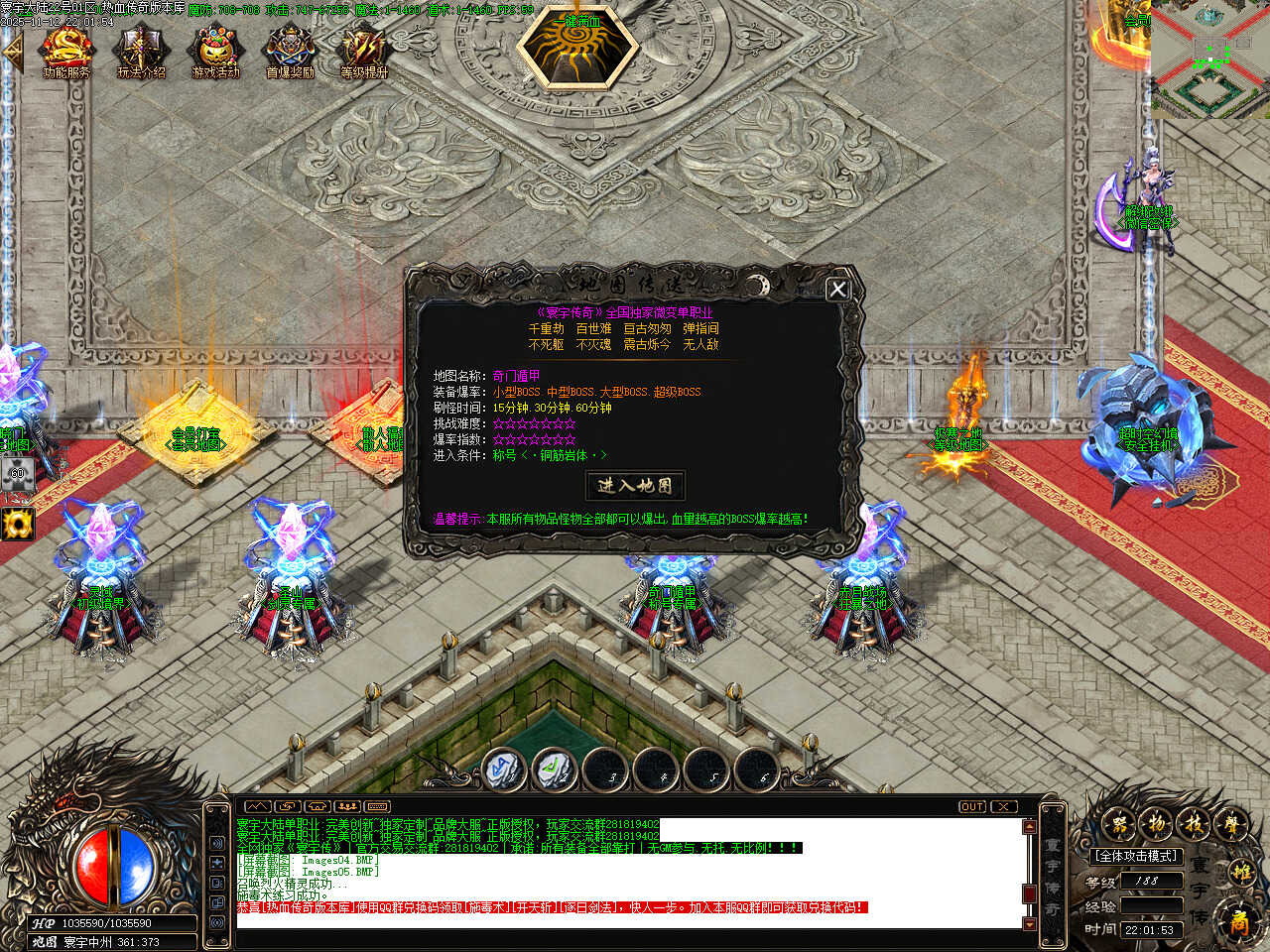Open the 技 skills round button
This screenshot has width=1270, height=952.
tap(1195, 822)
